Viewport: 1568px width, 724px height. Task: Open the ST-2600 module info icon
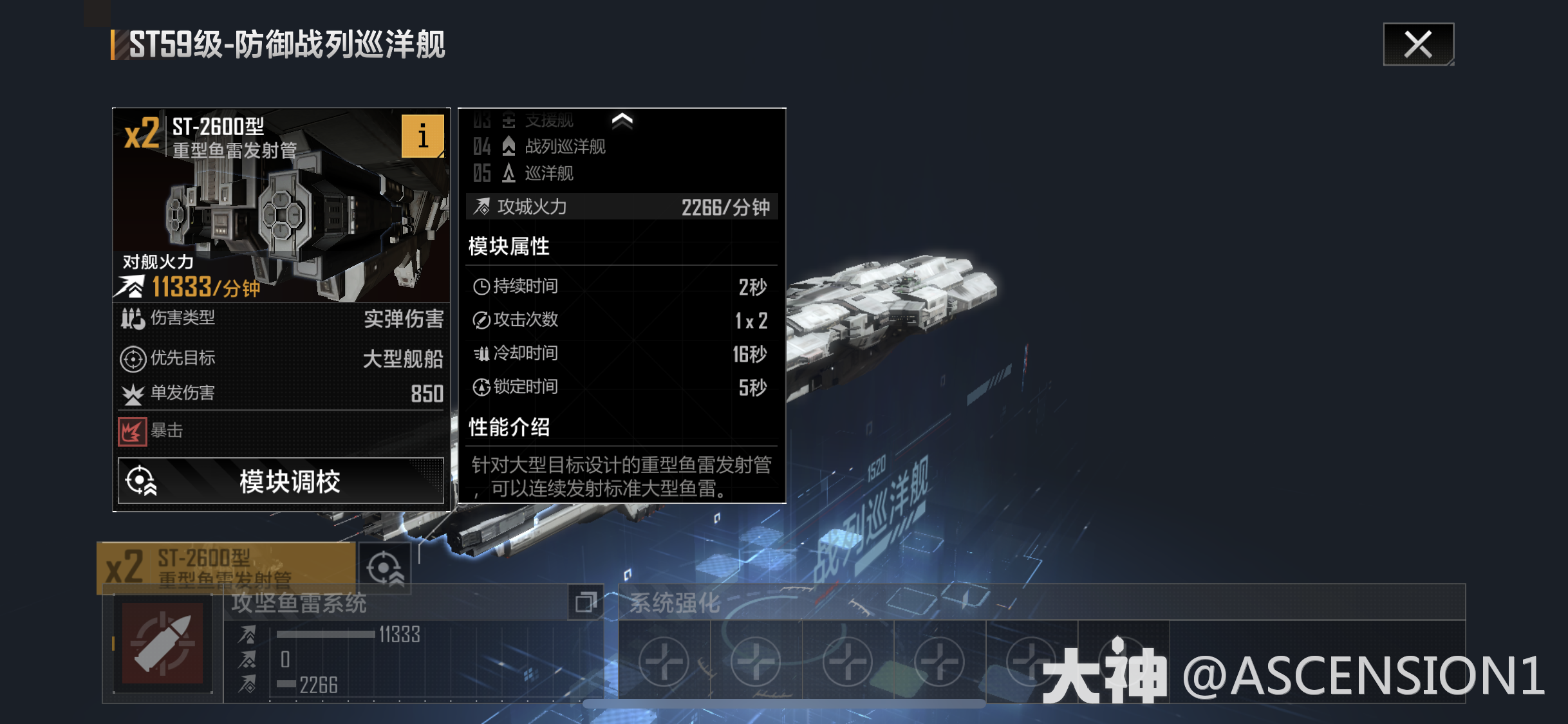[424, 136]
